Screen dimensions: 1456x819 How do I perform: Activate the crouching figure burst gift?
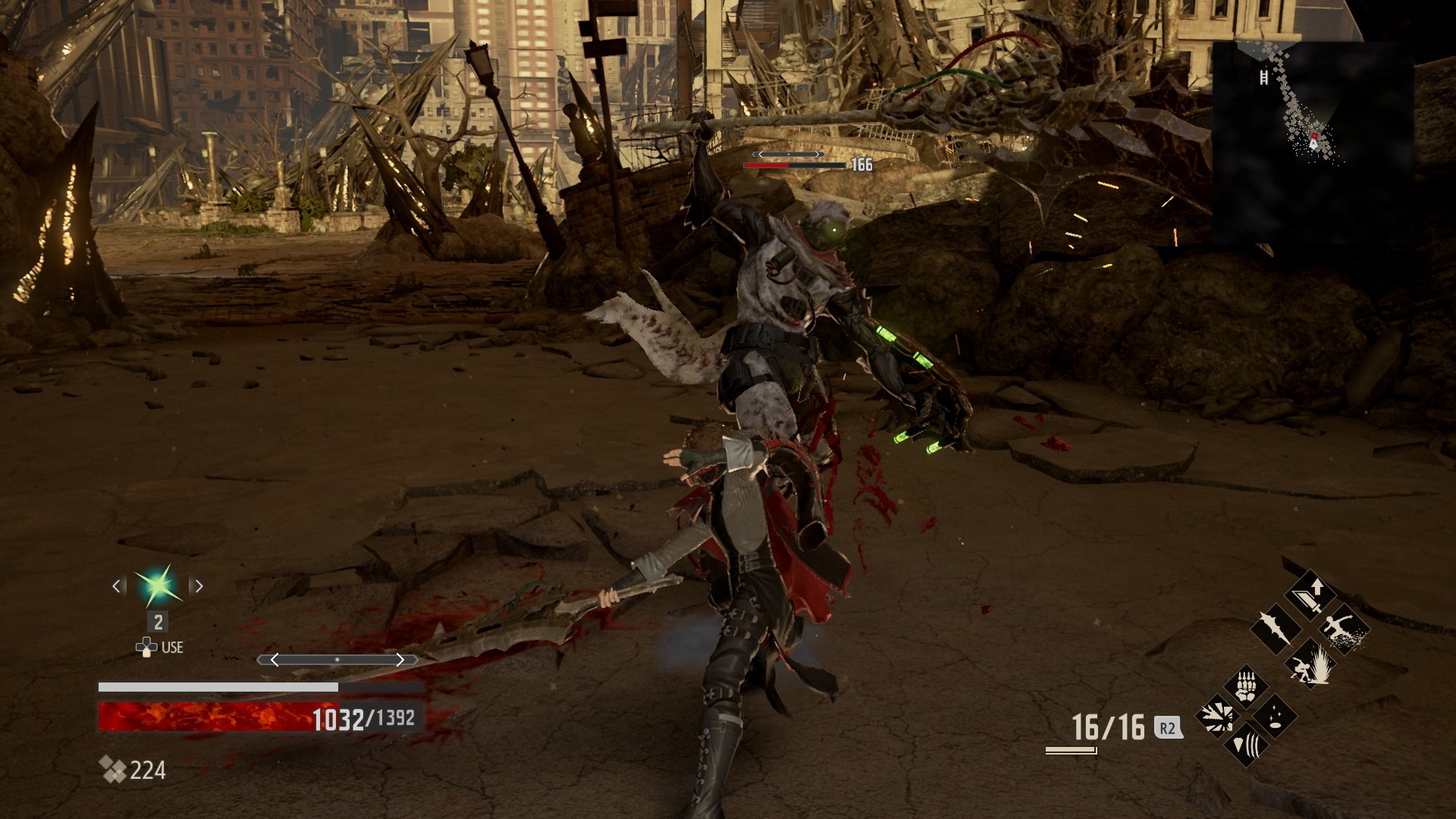[1311, 662]
